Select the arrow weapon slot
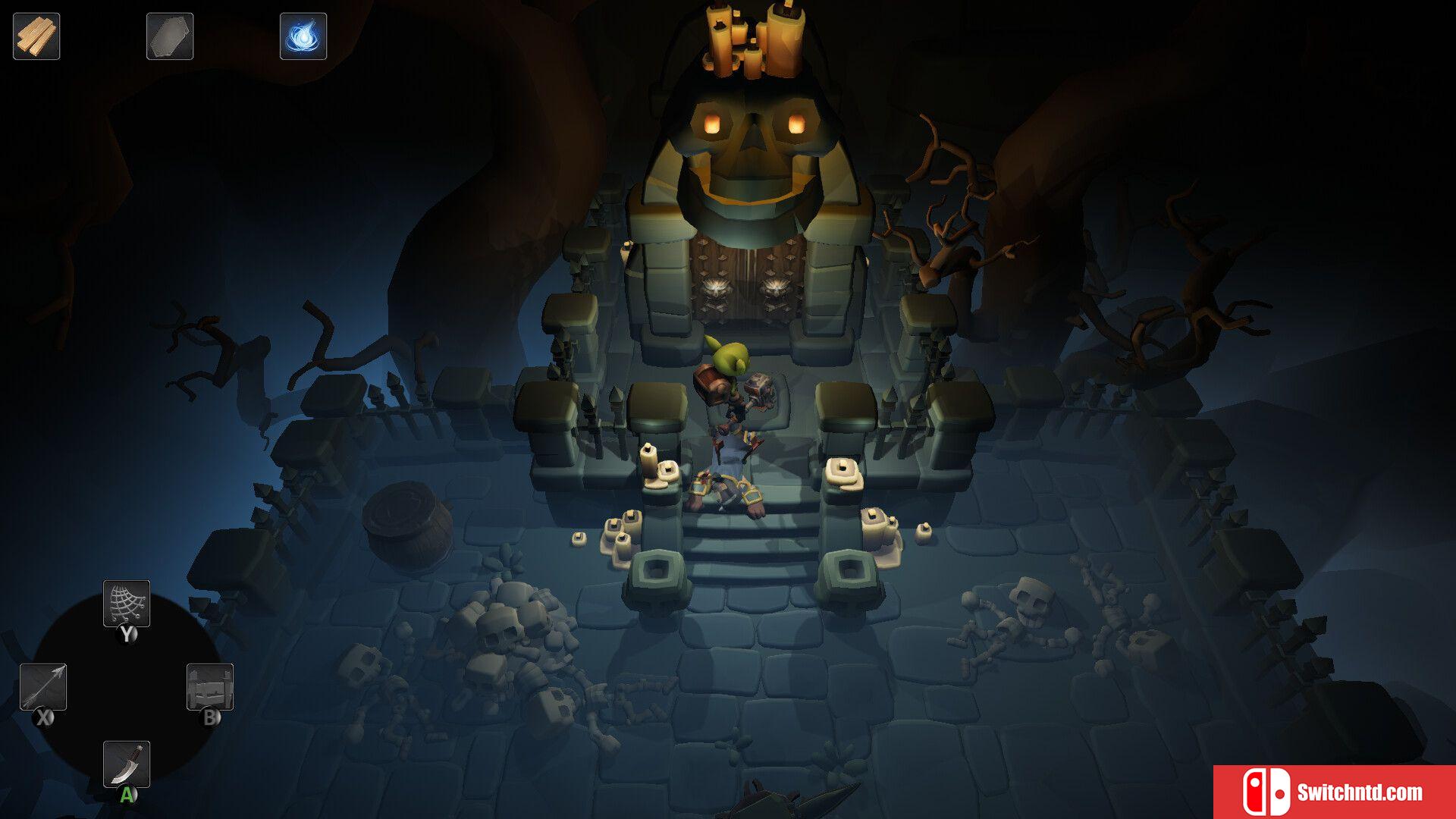 pyautogui.click(x=43, y=687)
